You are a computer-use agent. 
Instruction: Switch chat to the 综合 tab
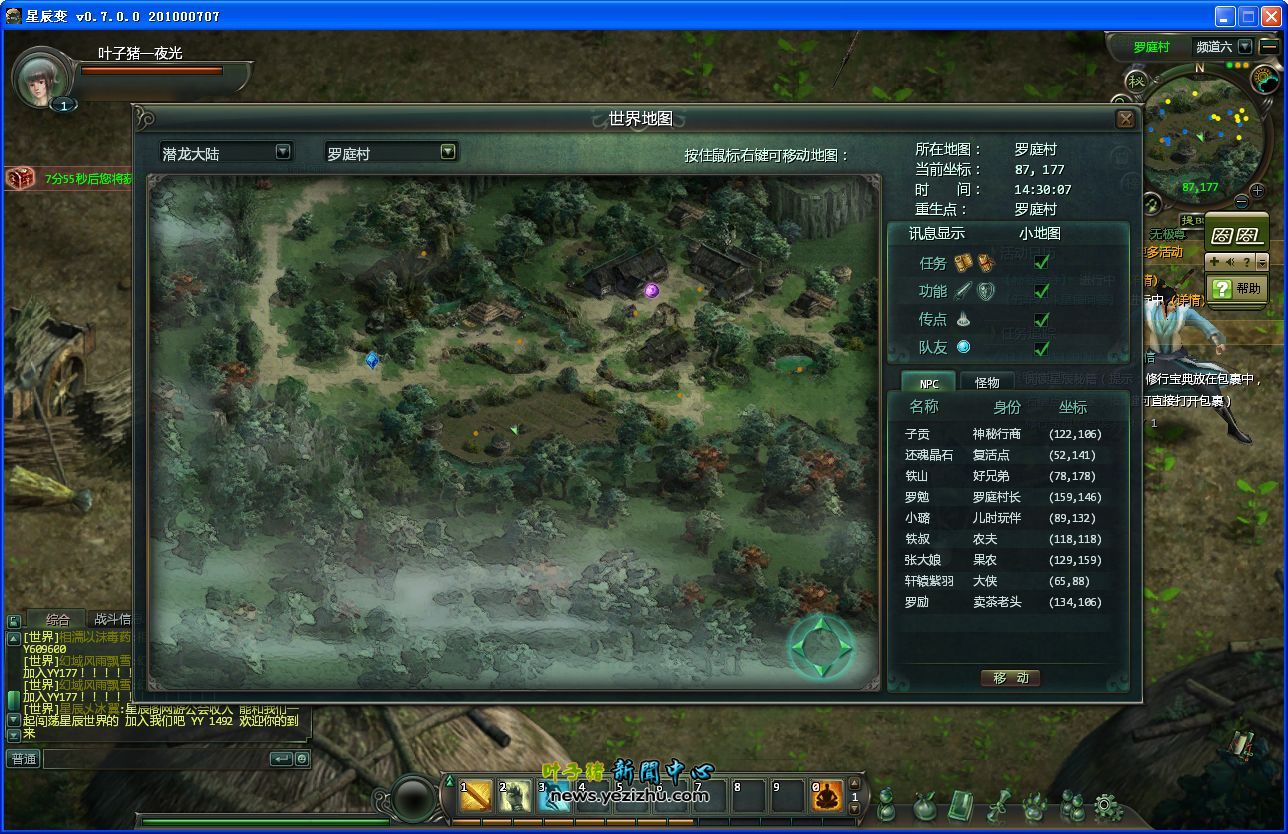57,620
